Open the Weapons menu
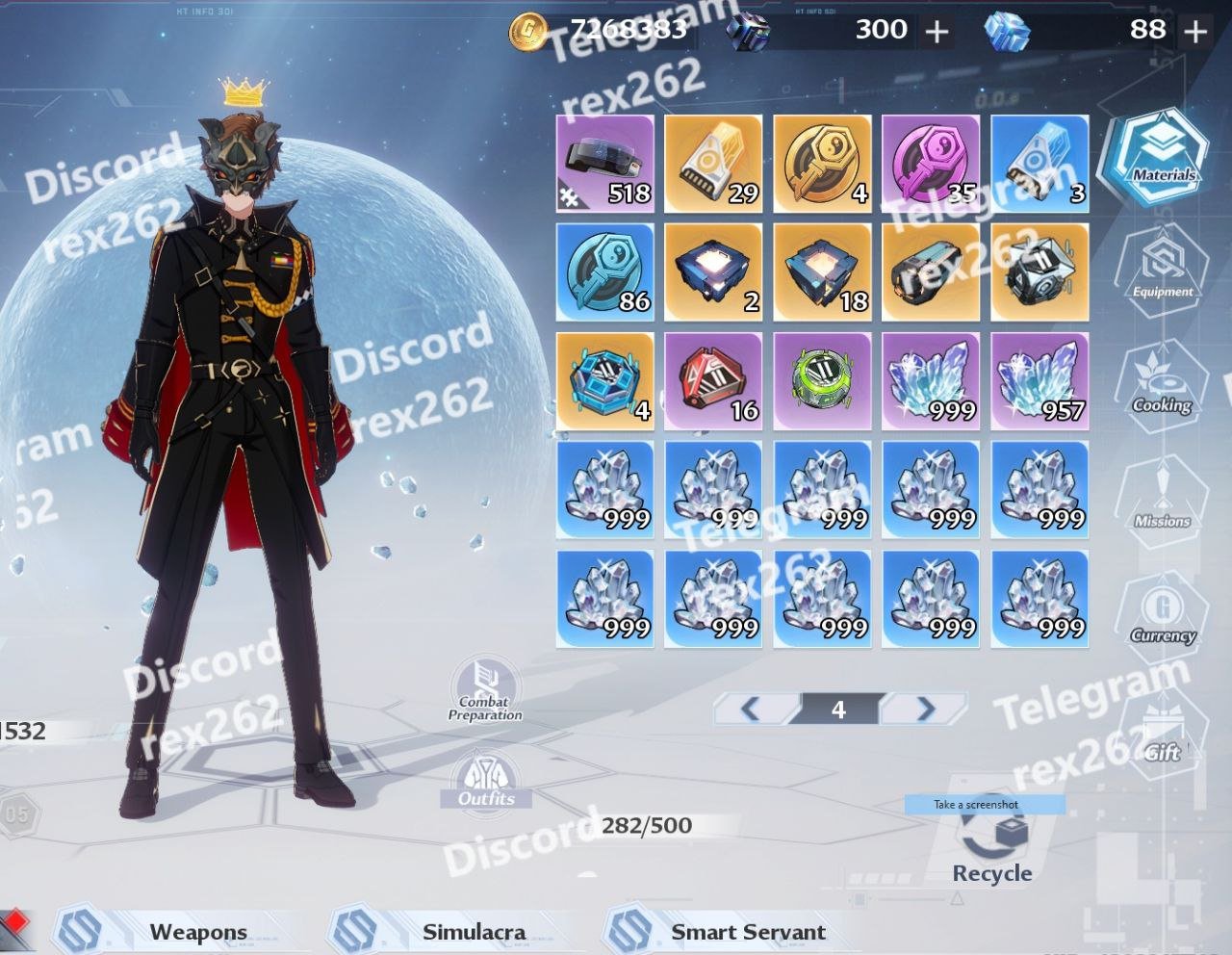Screen dimensions: 1232x955 (x=198, y=932)
